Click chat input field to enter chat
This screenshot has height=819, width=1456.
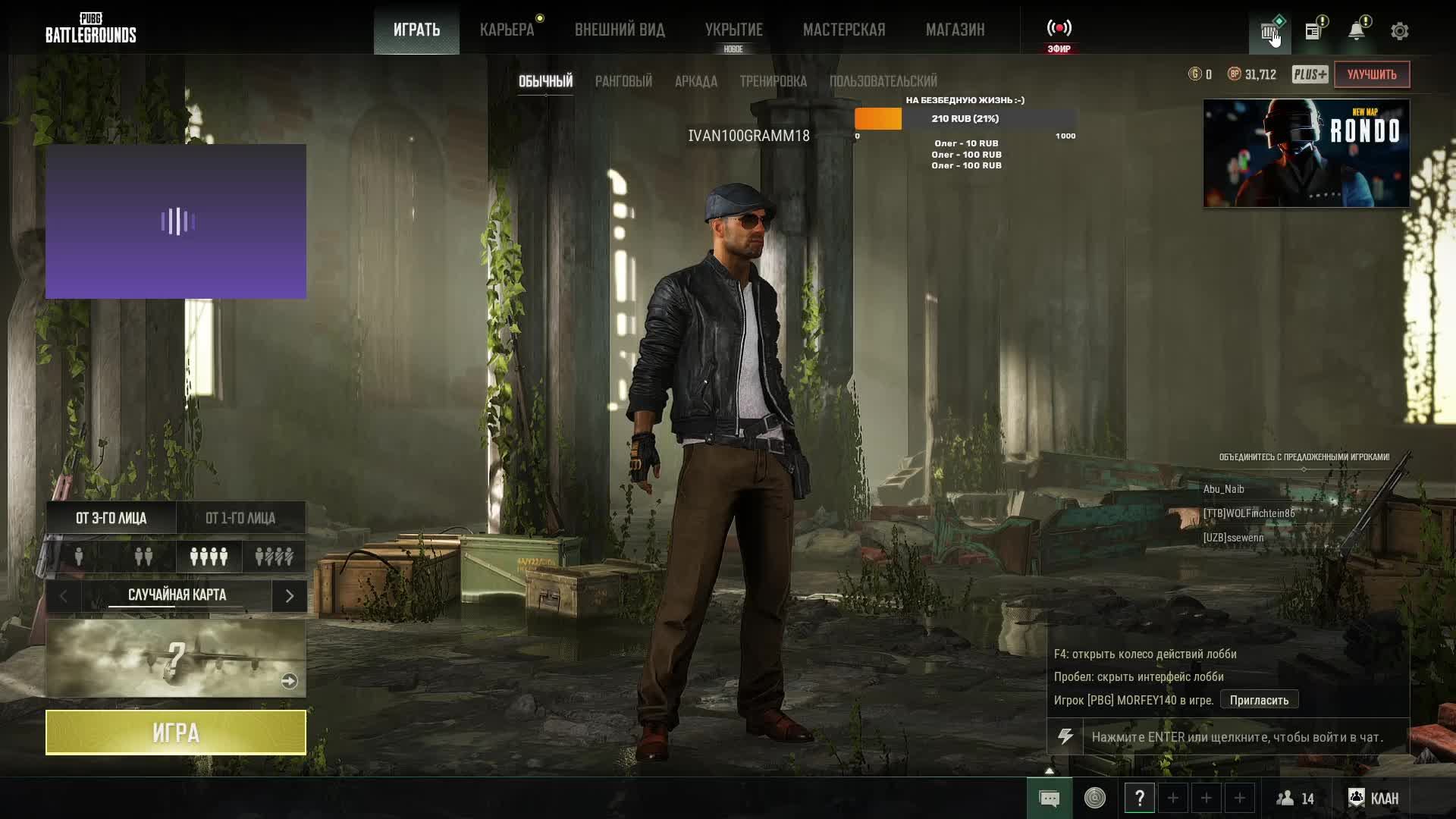click(x=1244, y=737)
